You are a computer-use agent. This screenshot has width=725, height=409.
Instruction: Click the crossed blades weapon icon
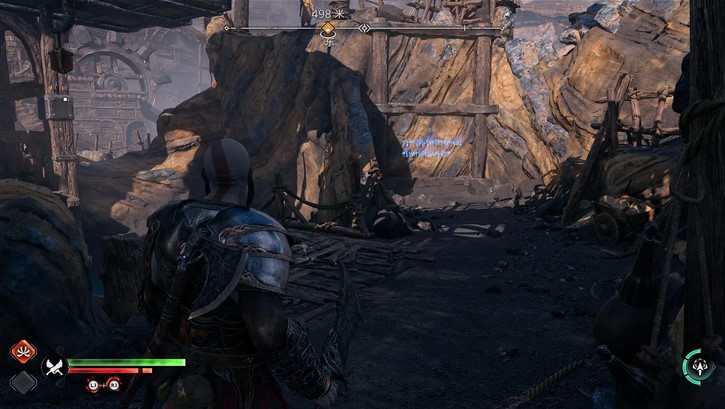[54, 367]
